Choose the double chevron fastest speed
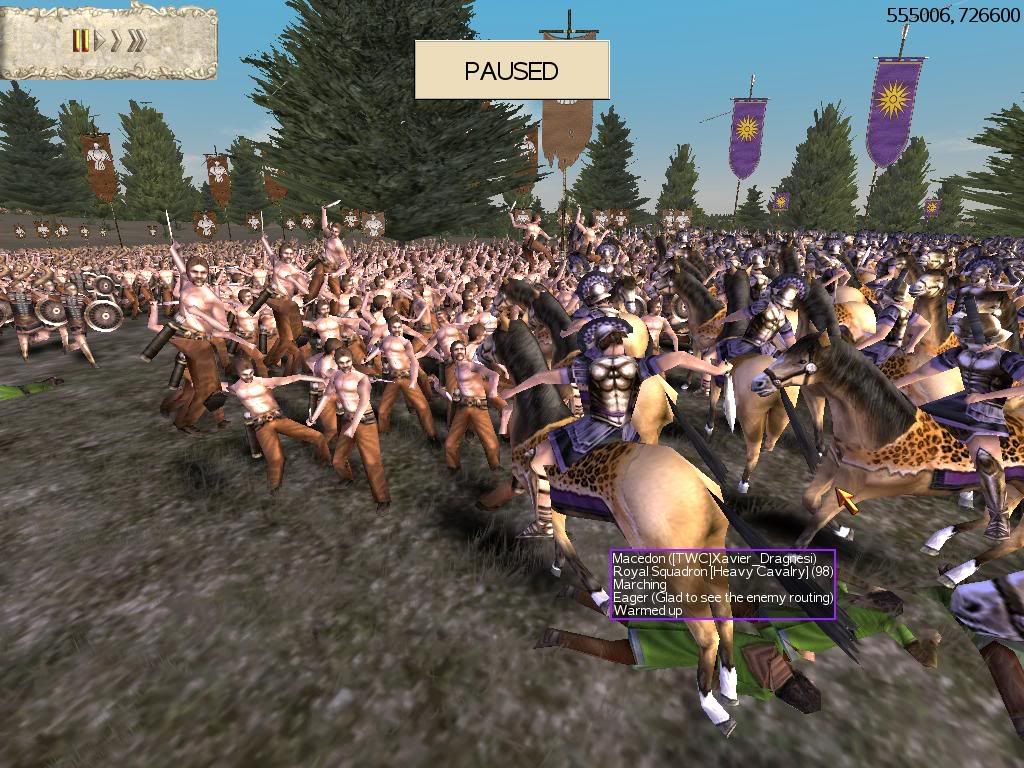This screenshot has height=768, width=1024. [136, 41]
